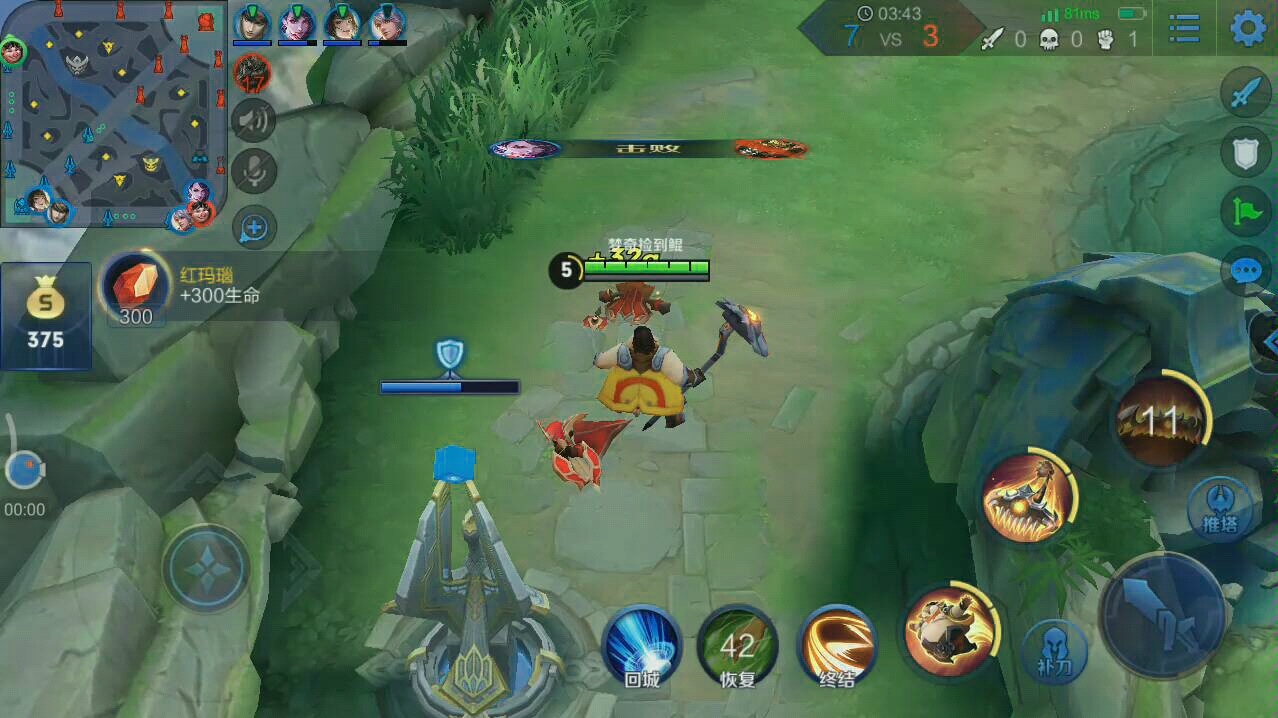Toggle the speaker voice output
This screenshot has width=1278, height=718.
254,121
